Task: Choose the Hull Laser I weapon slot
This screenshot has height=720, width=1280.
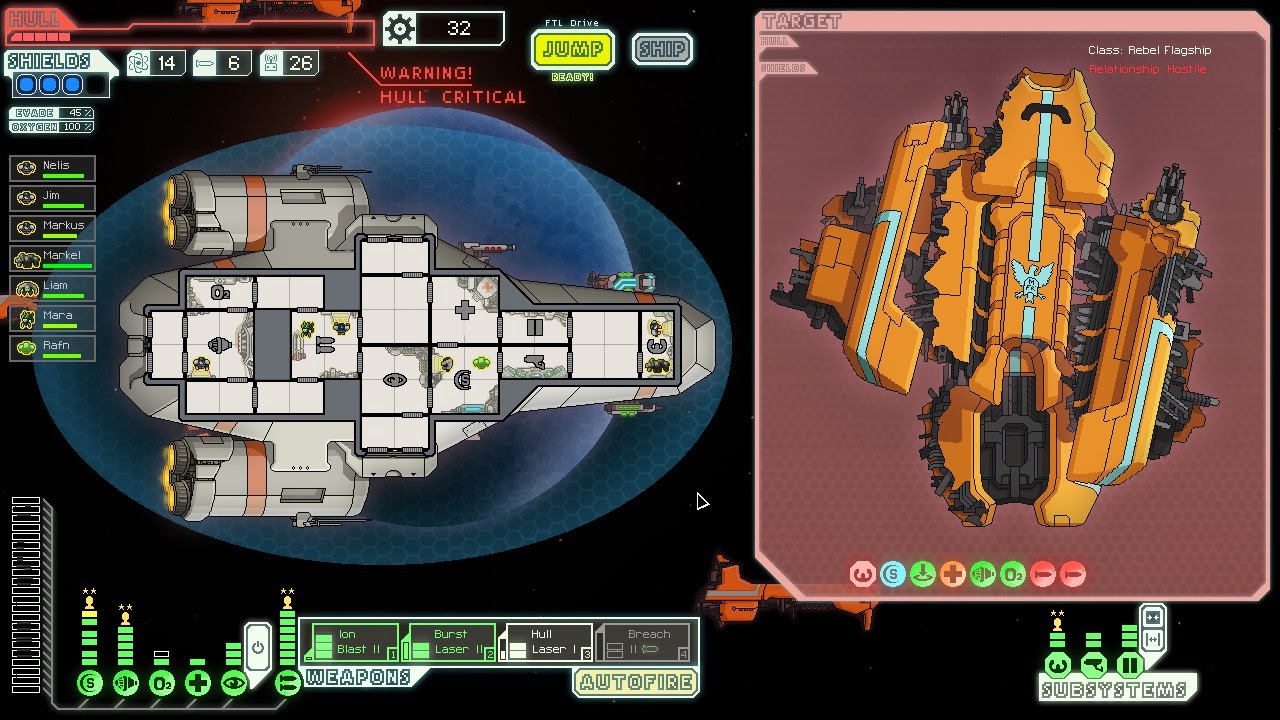Action: pos(546,642)
